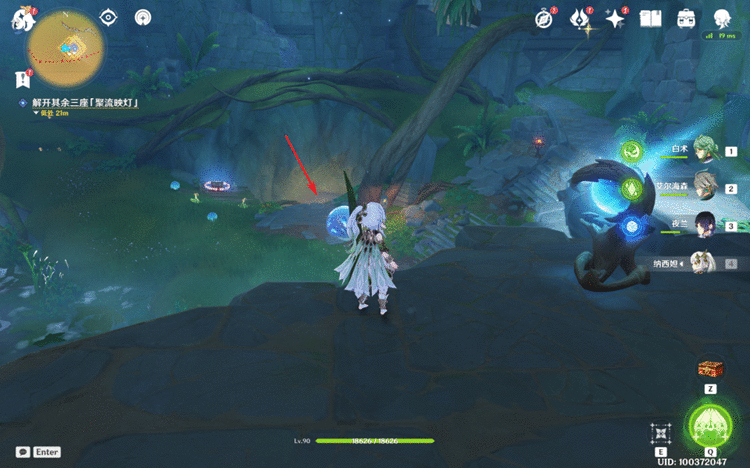Image resolution: width=750 pixels, height=468 pixels.
Task: Open the quest journal icon
Action: pyautogui.click(x=22, y=79)
